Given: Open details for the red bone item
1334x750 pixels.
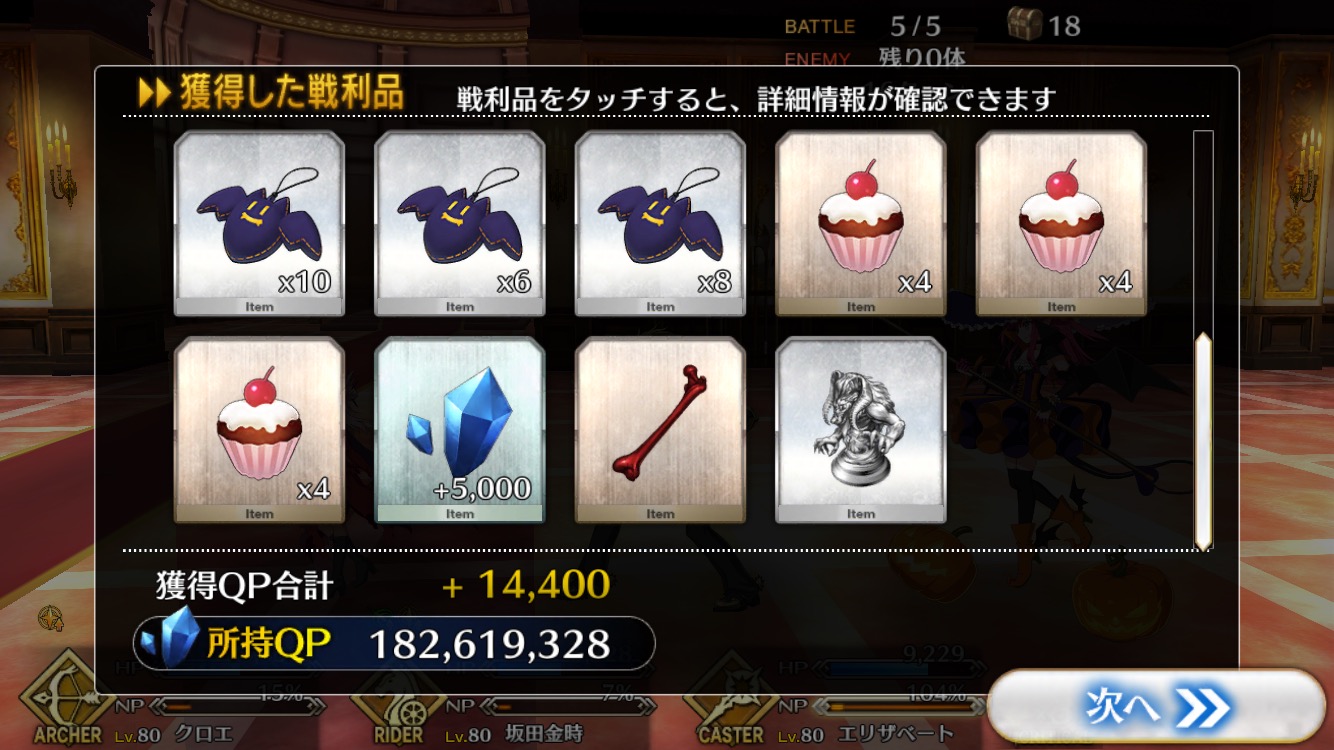Looking at the screenshot, I should [660, 429].
